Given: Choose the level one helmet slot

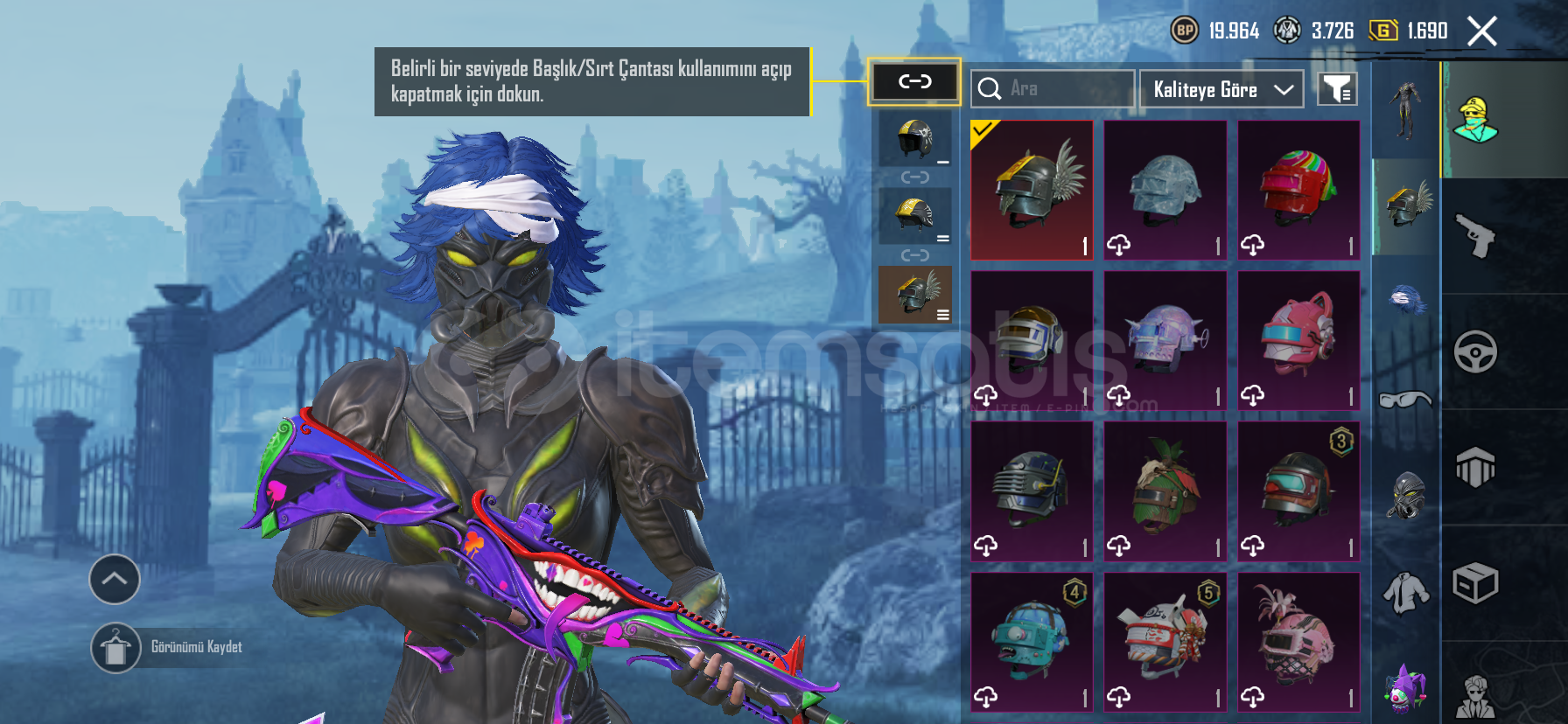Looking at the screenshot, I should tap(915, 140).
